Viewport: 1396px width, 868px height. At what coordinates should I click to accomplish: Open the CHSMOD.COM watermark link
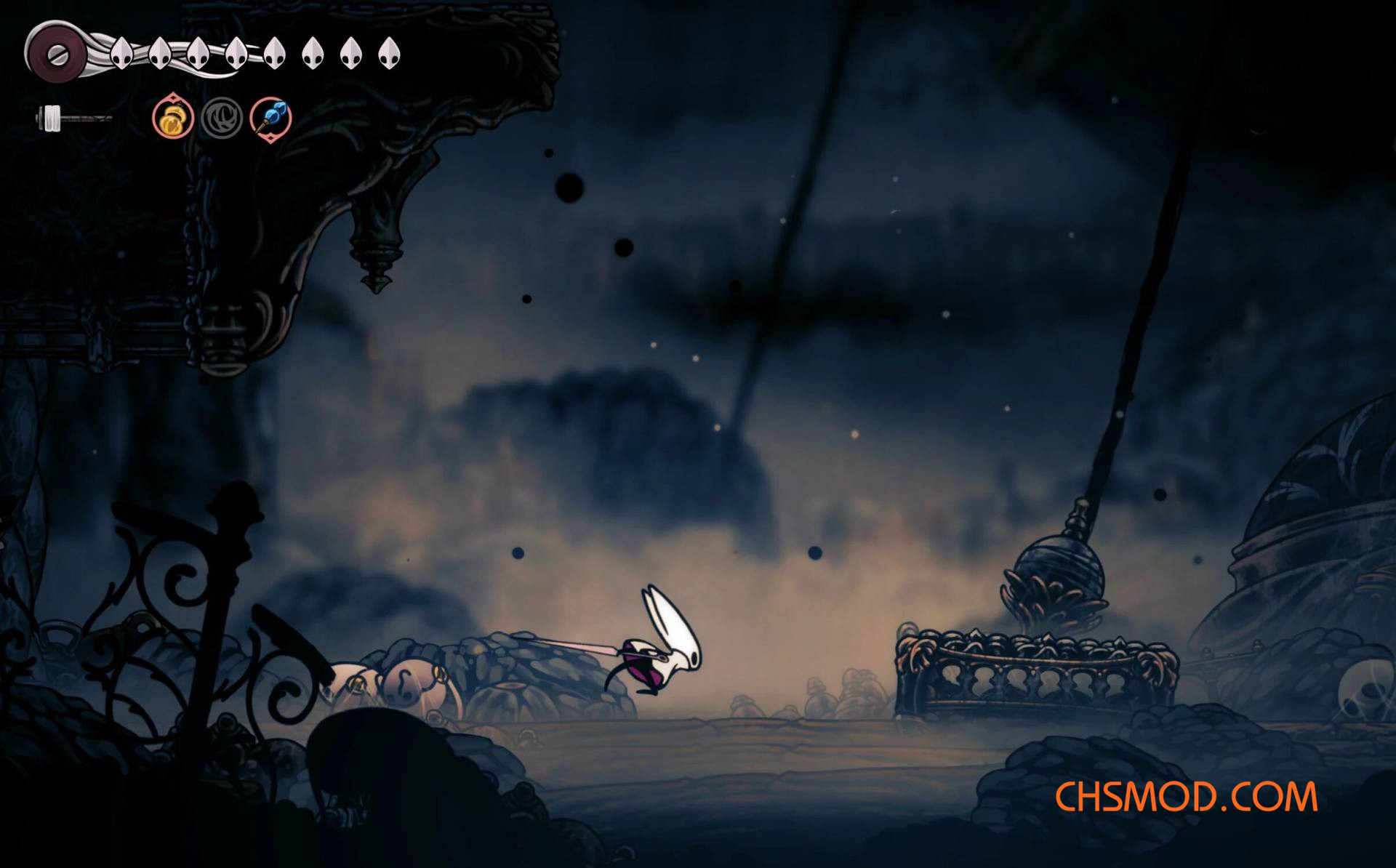1186,797
